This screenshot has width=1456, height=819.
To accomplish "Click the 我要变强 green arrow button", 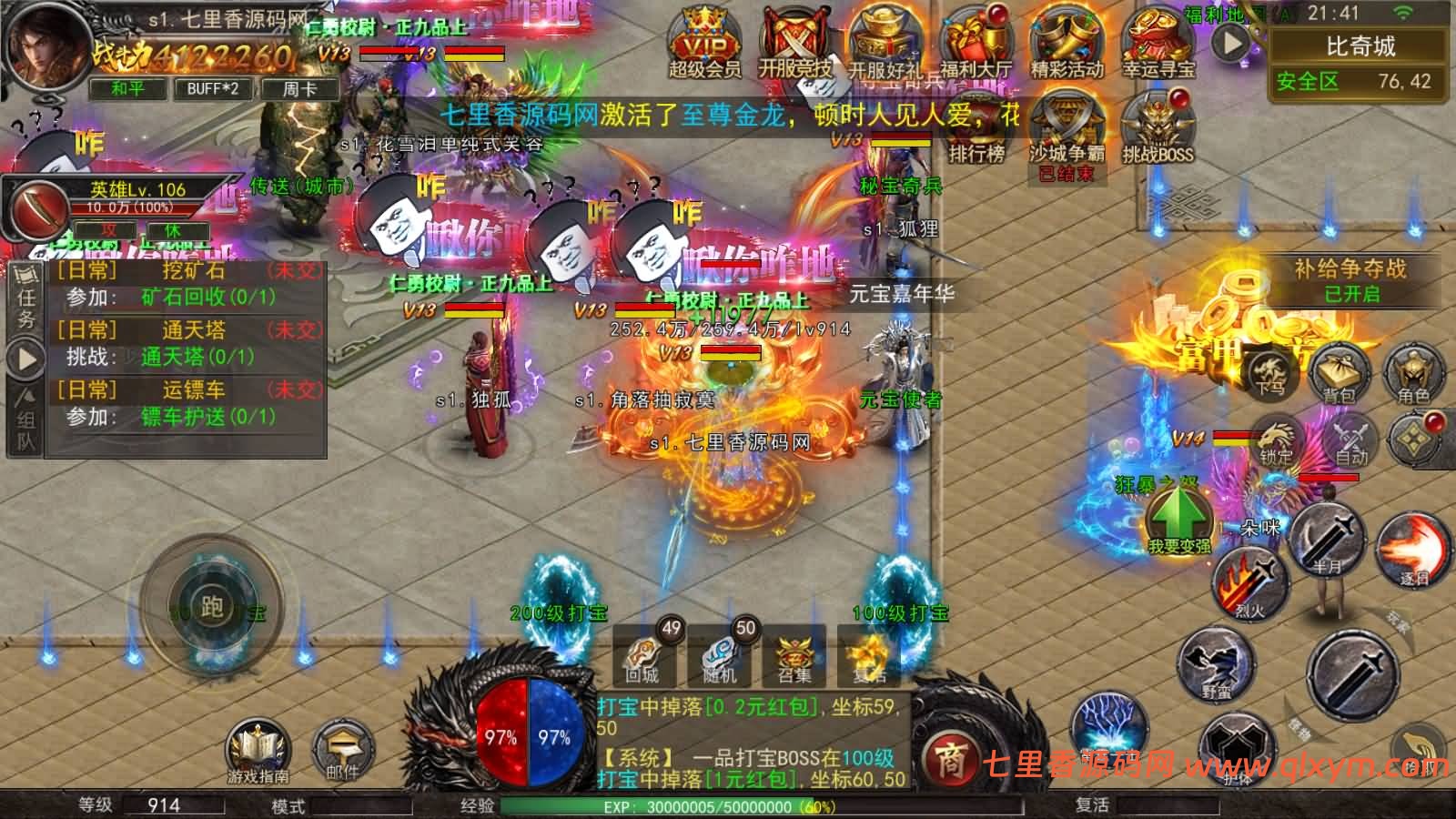I will 1178,519.
